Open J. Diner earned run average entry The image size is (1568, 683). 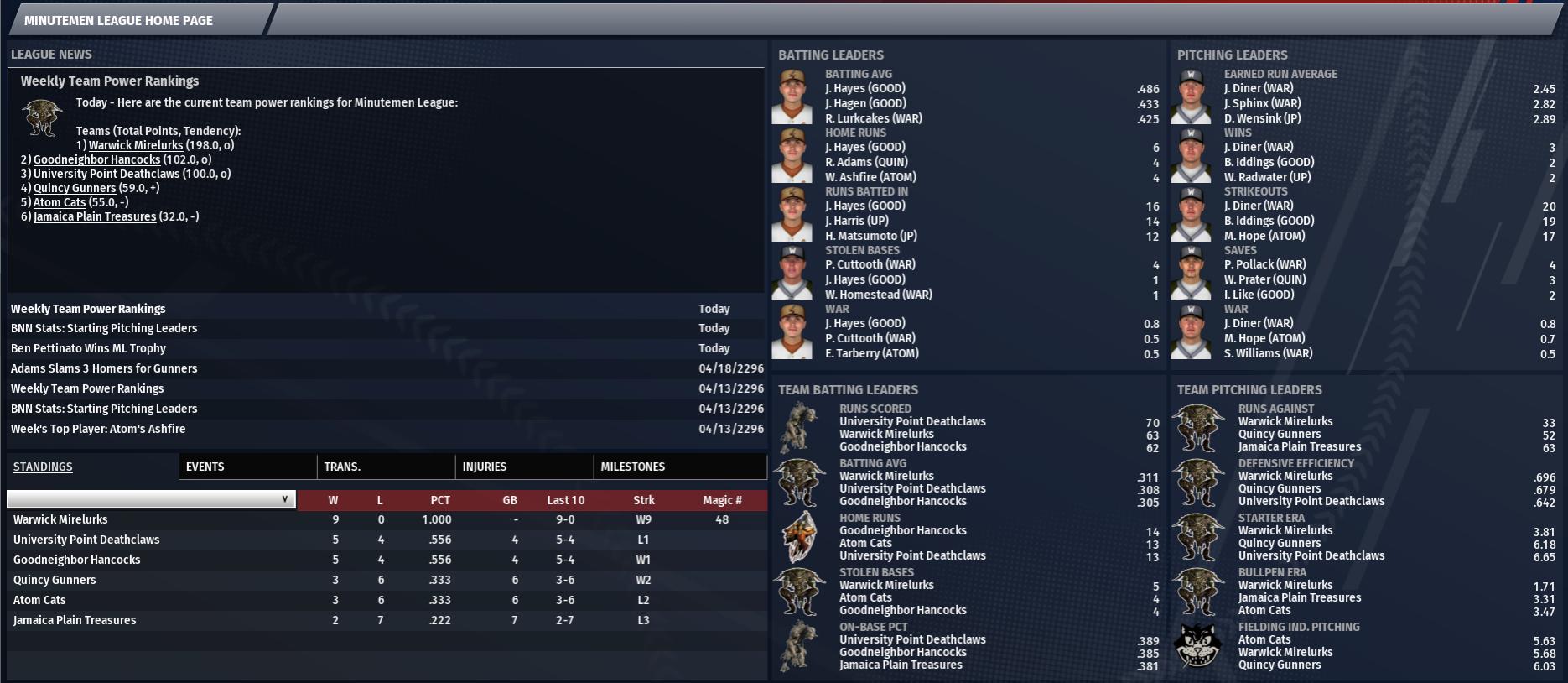pyautogui.click(x=1259, y=88)
